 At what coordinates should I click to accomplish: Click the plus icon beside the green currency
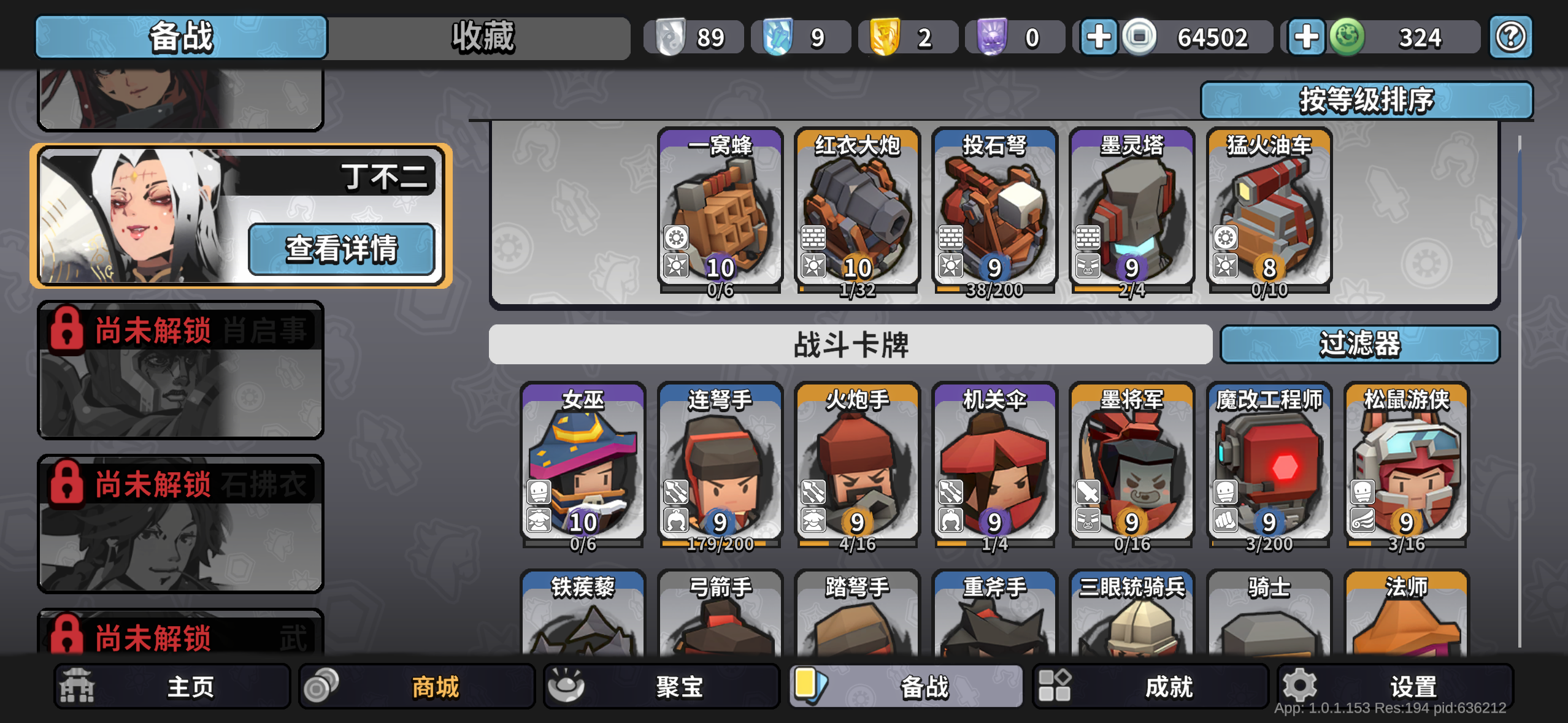1306,37
